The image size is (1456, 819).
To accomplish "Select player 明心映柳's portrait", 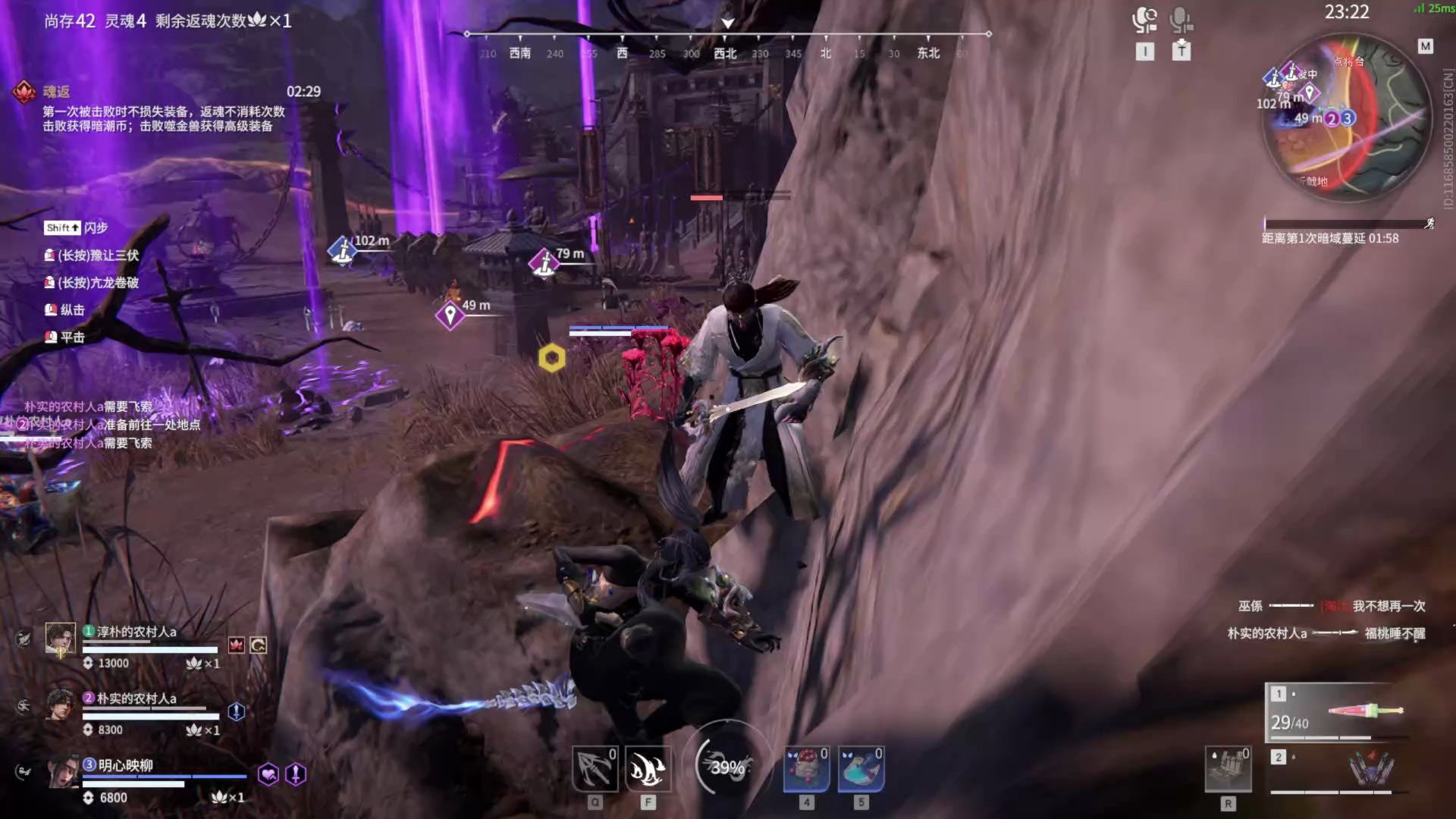I will pos(62,772).
